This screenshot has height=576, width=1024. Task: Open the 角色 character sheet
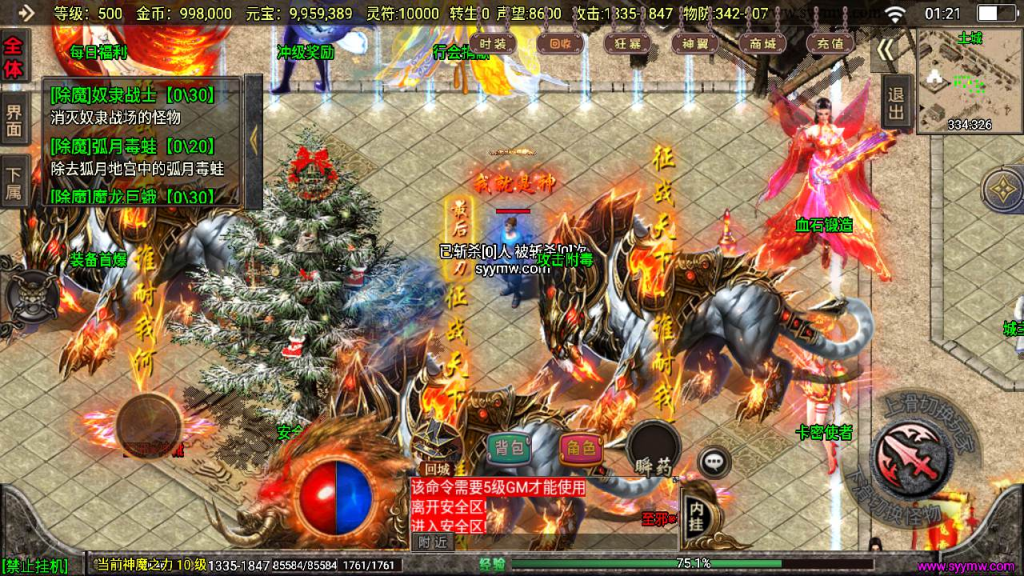coord(581,448)
